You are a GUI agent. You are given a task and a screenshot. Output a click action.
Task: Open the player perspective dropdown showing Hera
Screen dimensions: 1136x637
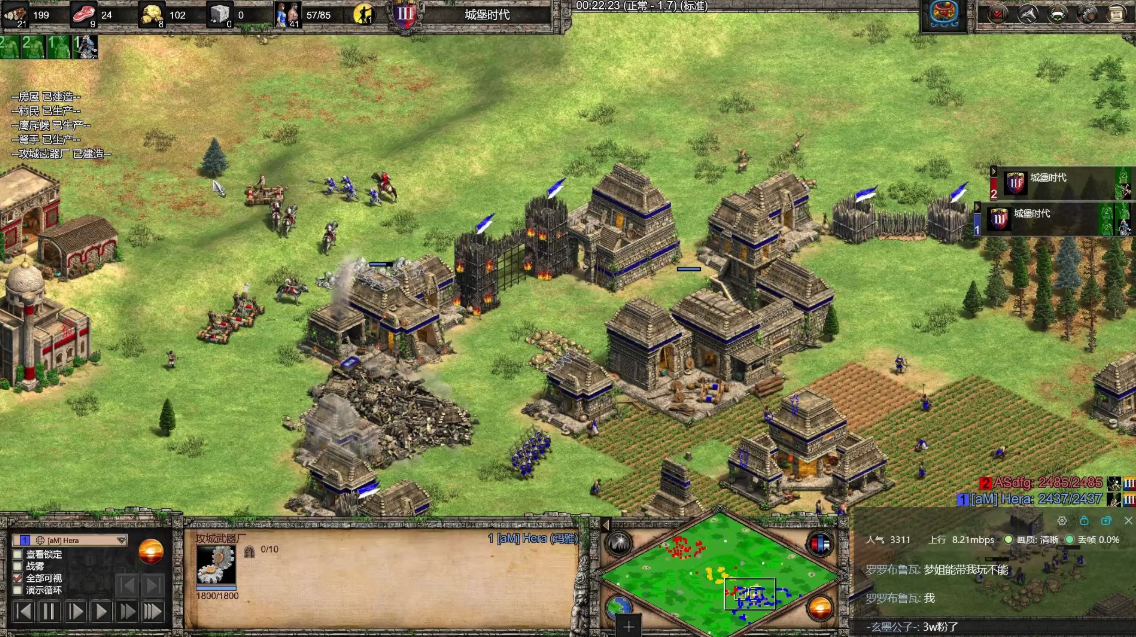[x=122, y=540]
